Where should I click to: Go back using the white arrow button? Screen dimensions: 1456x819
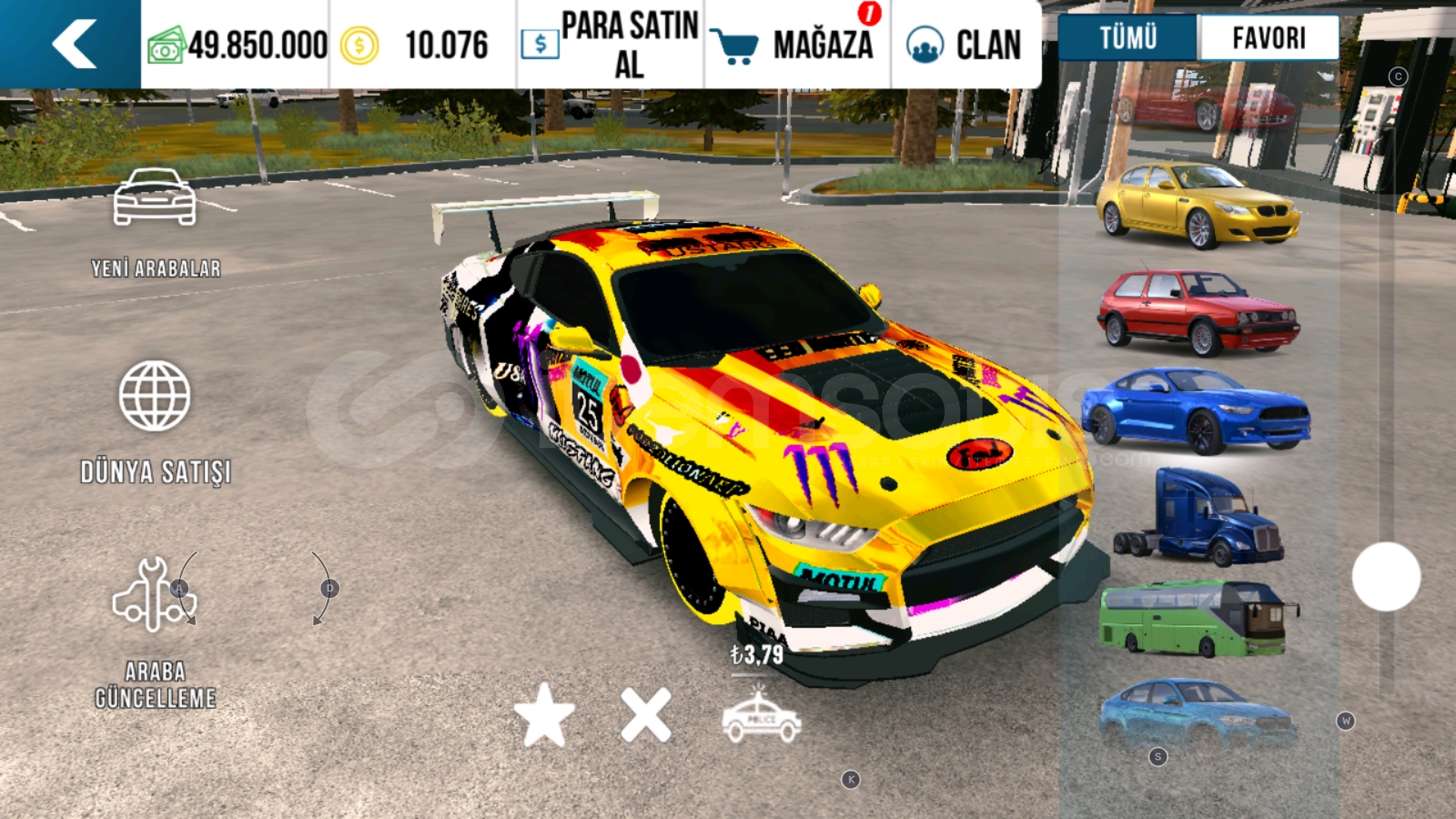point(74,44)
